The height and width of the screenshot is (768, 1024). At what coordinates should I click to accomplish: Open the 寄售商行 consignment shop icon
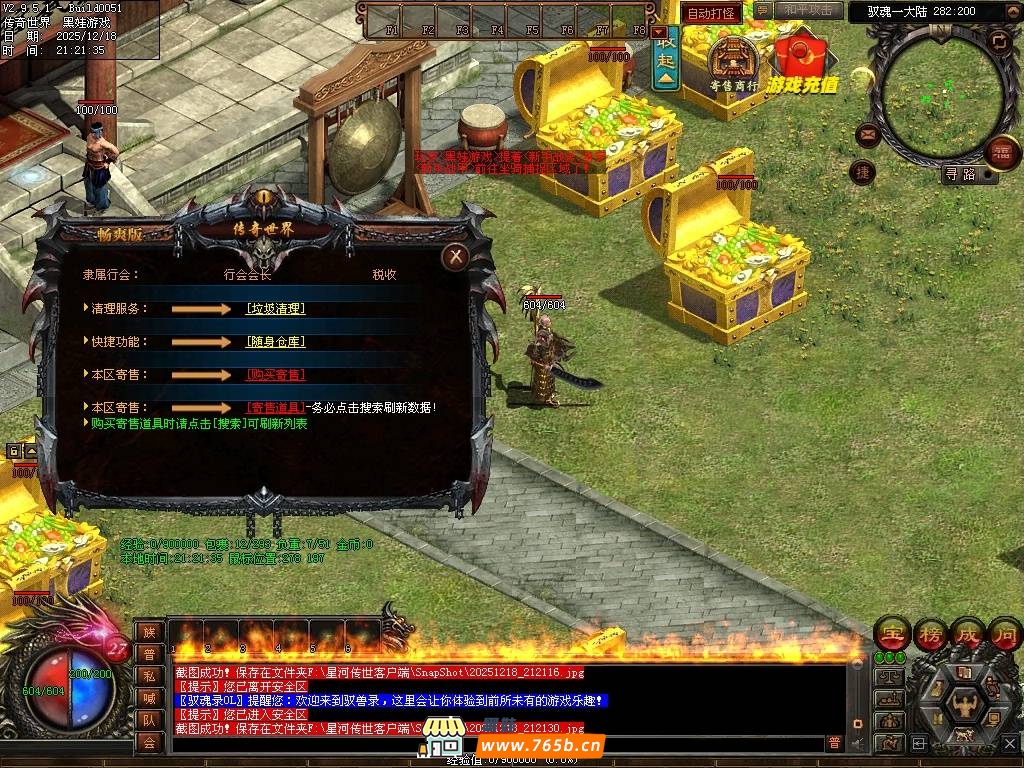[x=734, y=62]
